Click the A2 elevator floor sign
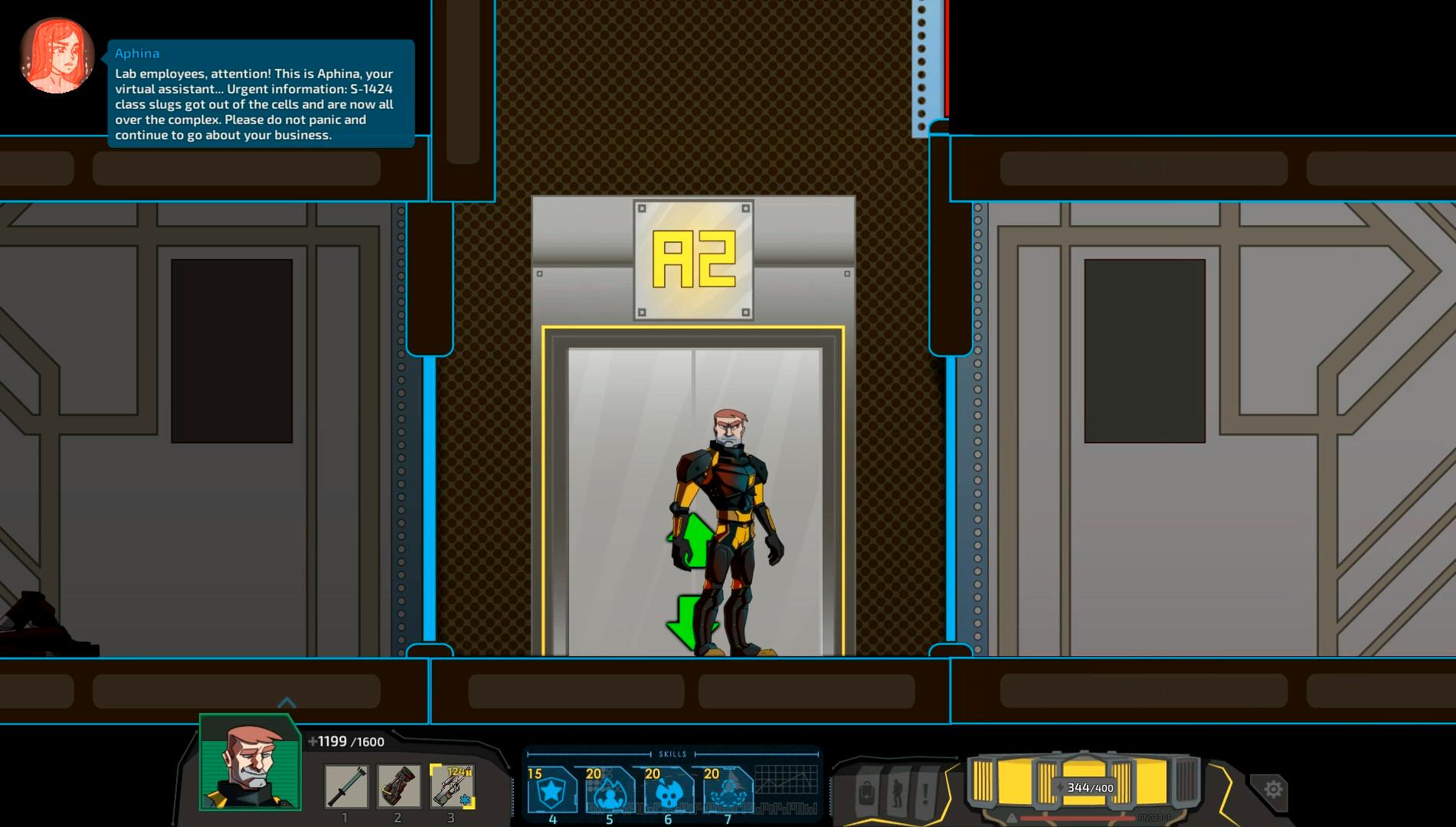 [x=693, y=260]
